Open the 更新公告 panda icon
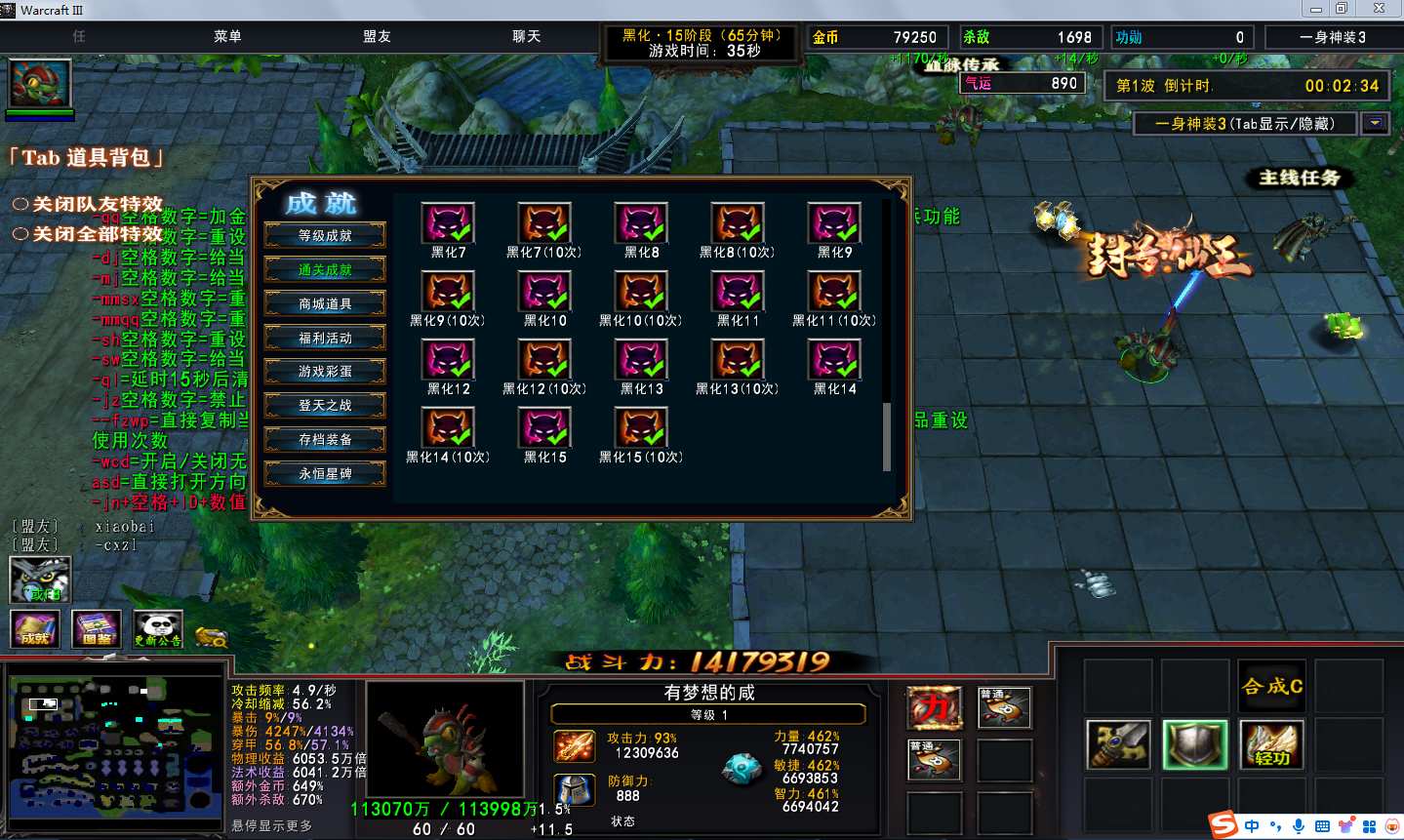Screen dimensions: 1404x840 tap(158, 628)
